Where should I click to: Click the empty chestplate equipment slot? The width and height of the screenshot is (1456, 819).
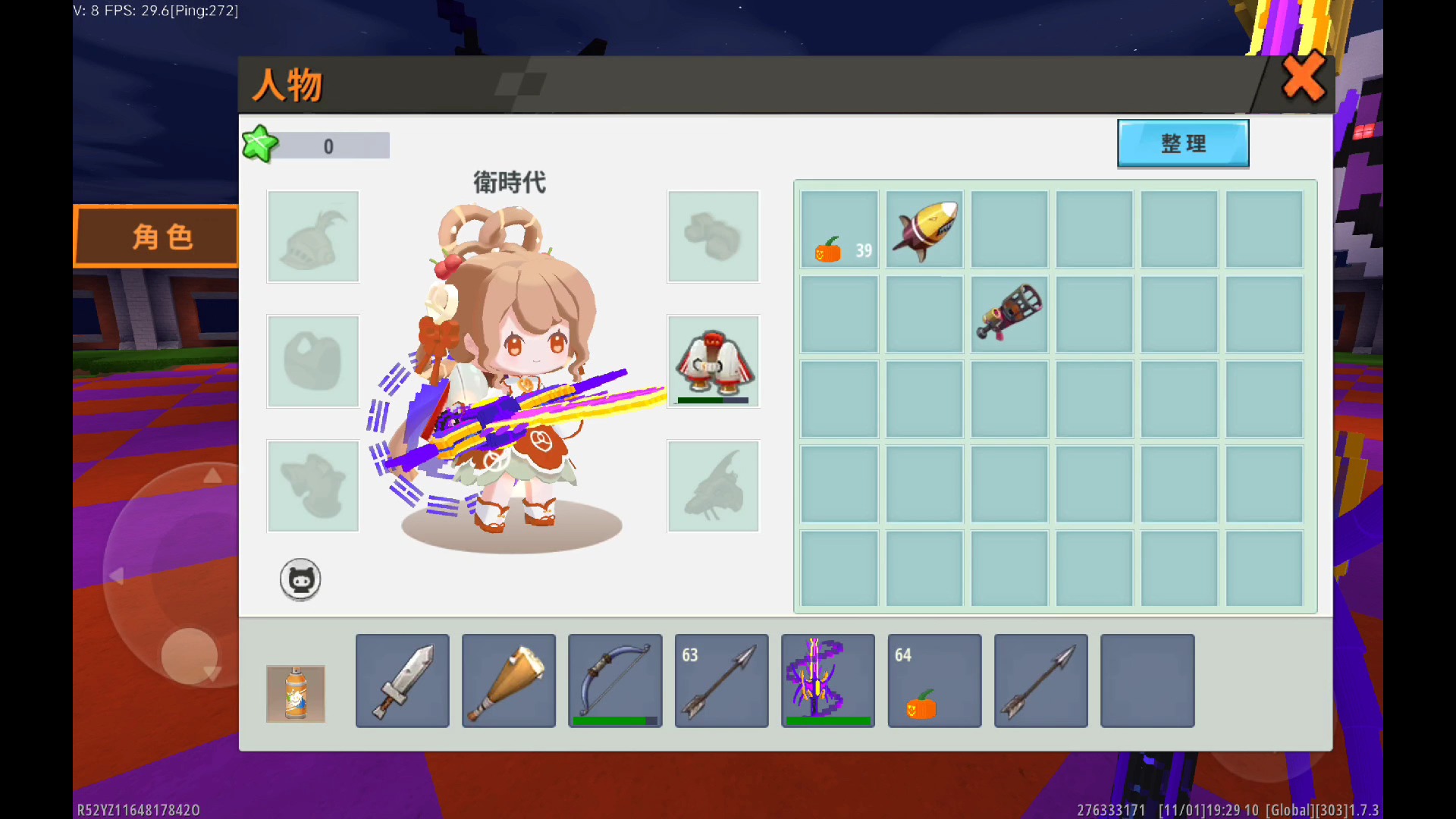(x=312, y=362)
